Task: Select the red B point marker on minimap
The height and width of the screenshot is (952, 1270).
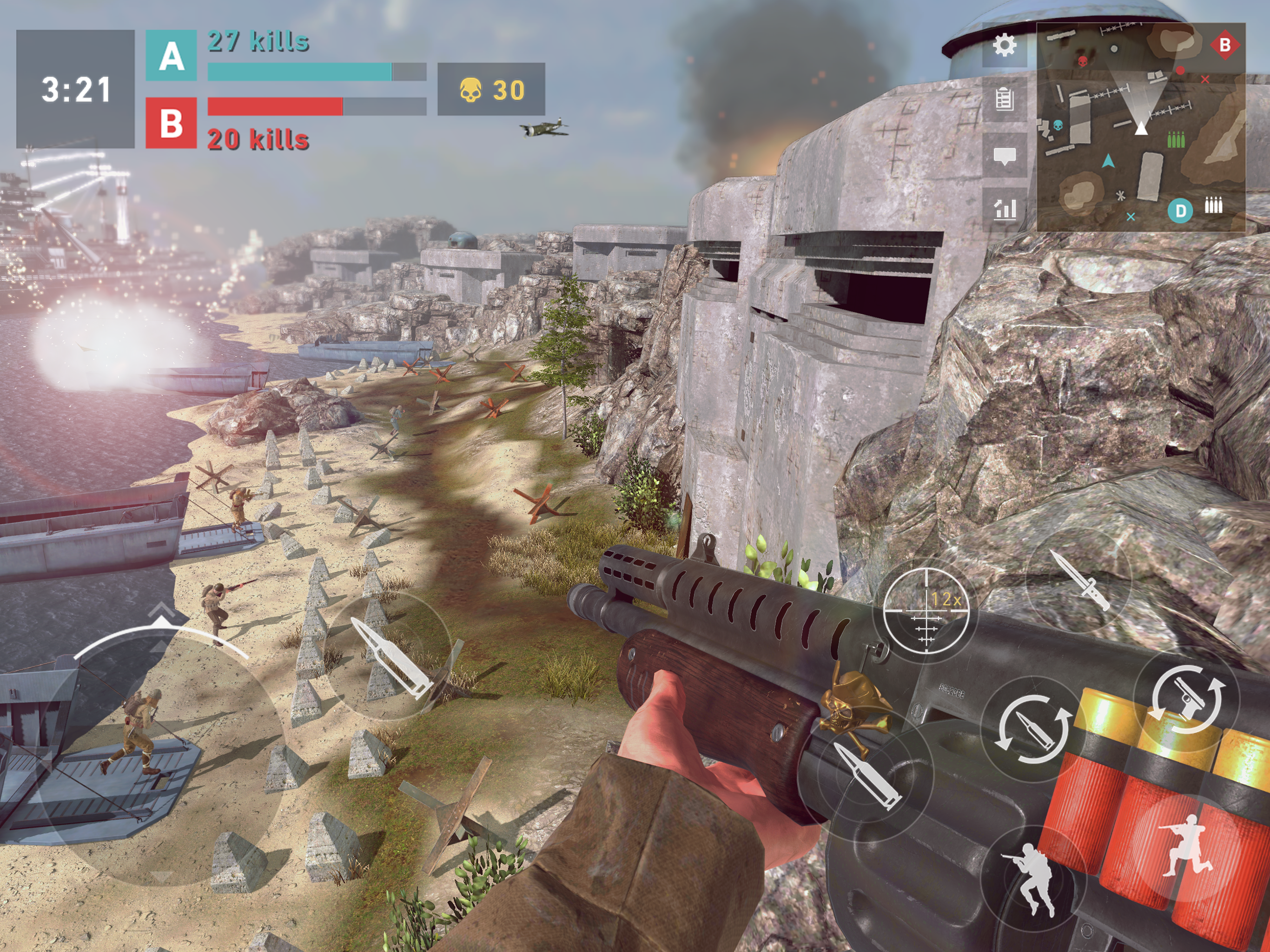Action: pyautogui.click(x=1224, y=45)
